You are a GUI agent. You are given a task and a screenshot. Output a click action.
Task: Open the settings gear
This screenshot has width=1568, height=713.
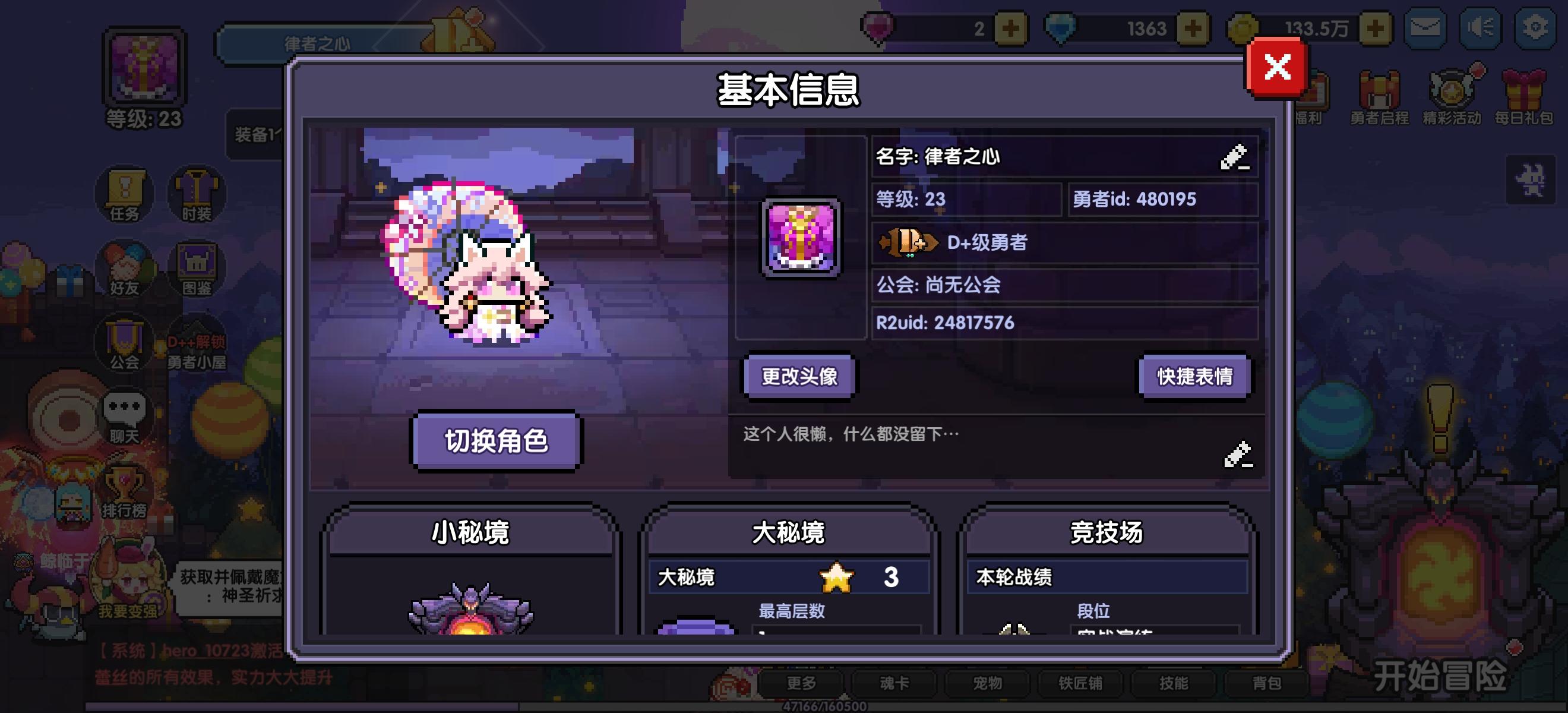point(1535,27)
